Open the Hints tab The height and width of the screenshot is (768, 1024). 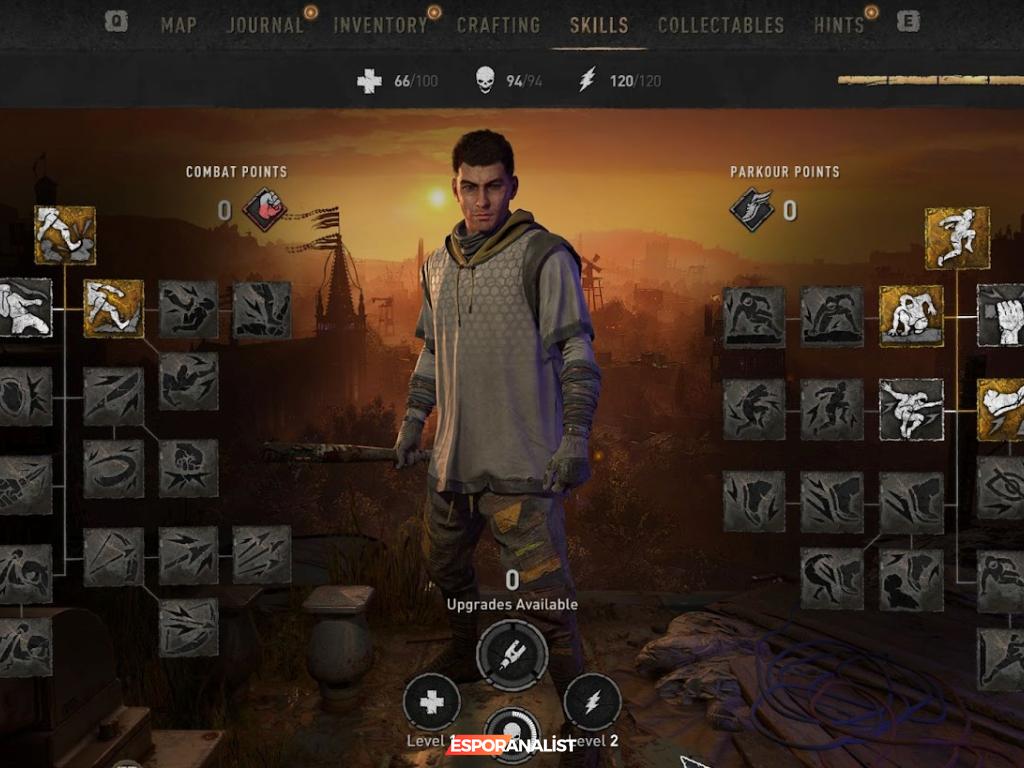click(x=838, y=25)
